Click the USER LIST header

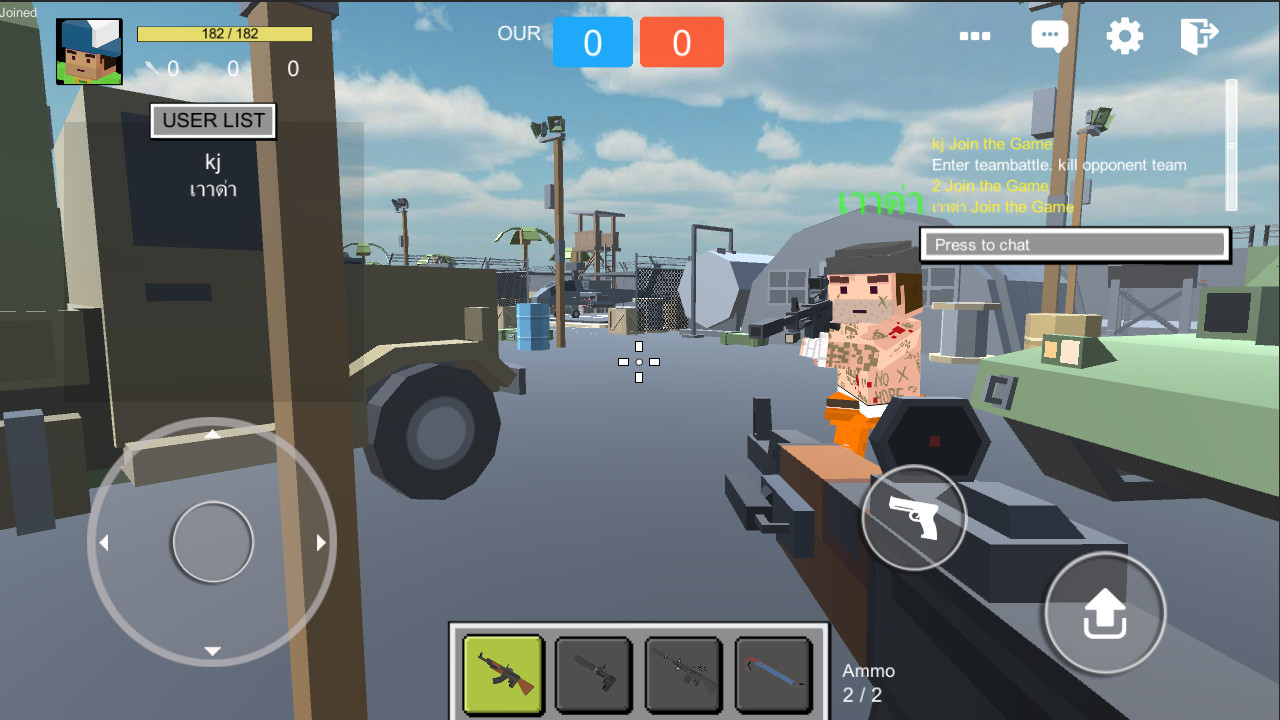click(x=213, y=121)
